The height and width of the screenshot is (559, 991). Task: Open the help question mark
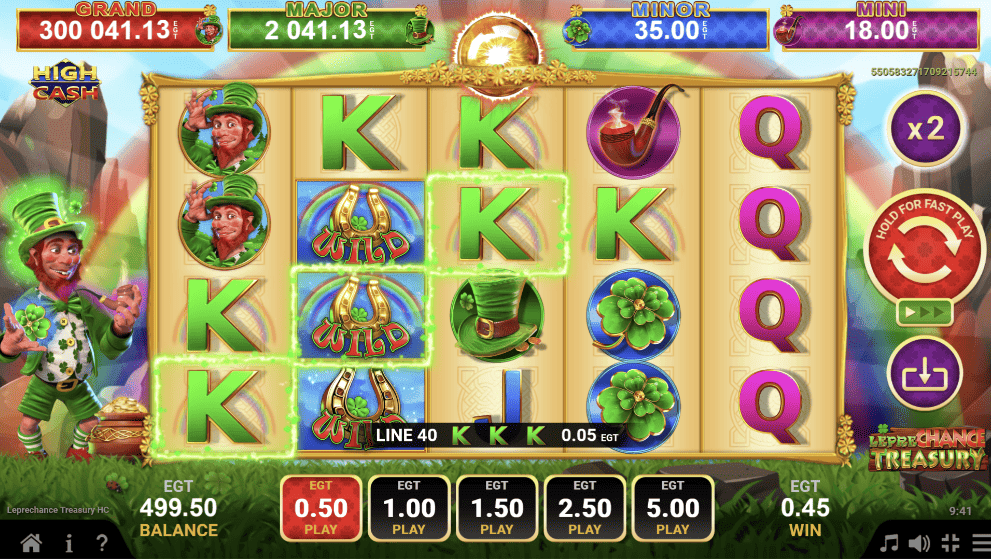[x=103, y=544]
